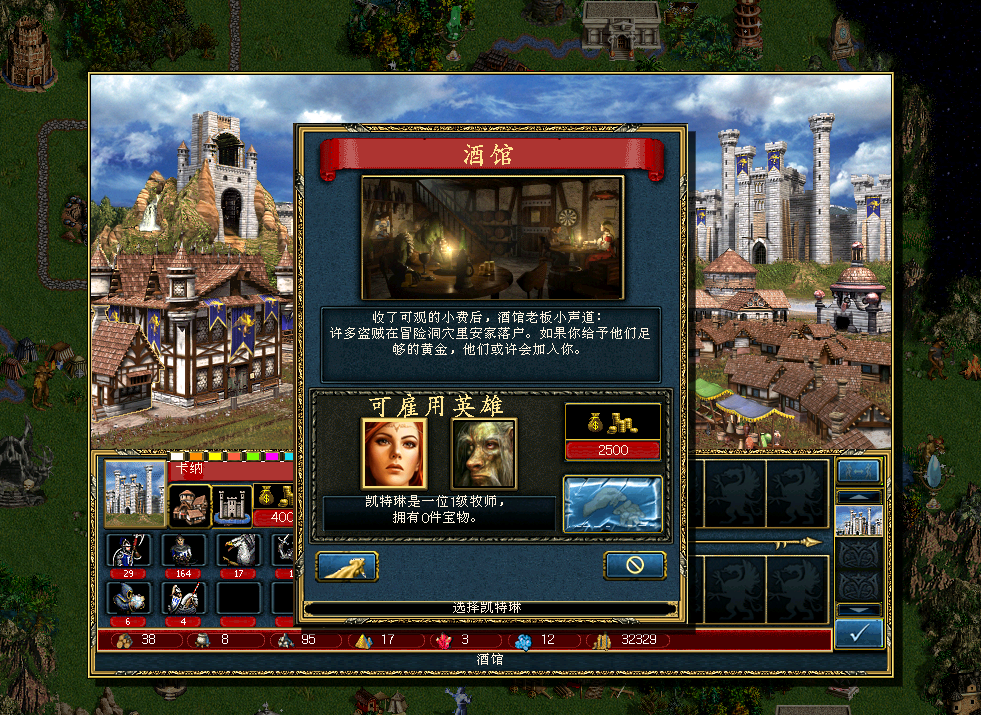Select the cavalry stack of 4
981x715 pixels.
click(x=184, y=598)
